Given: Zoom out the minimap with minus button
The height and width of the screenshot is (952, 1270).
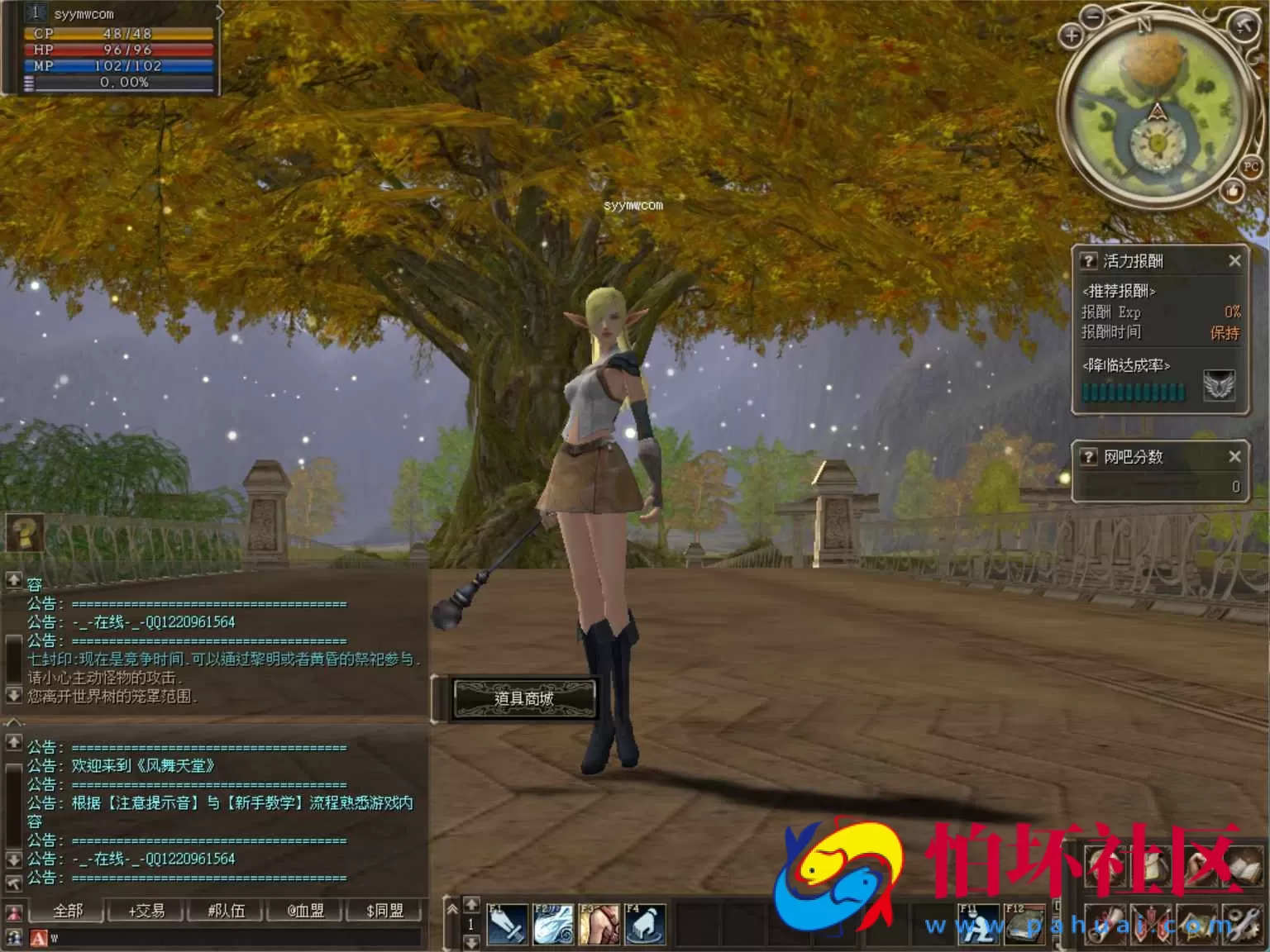Looking at the screenshot, I should coord(1093,16).
